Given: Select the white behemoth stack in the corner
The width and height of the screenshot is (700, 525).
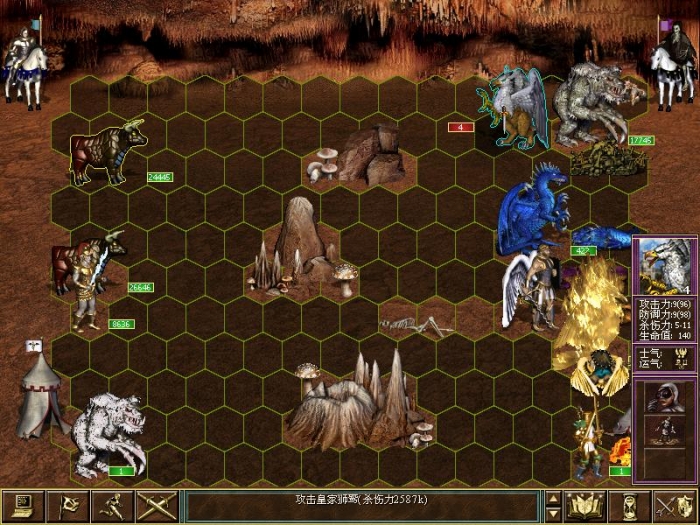Looking at the screenshot, I should pos(108,433).
